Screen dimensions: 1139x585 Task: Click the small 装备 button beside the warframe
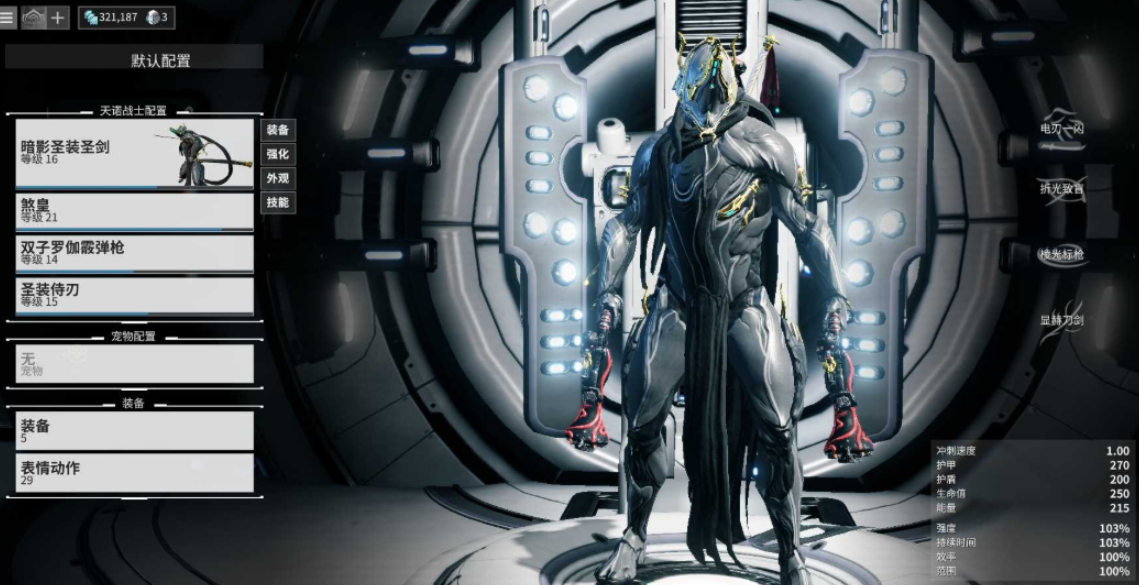point(278,130)
